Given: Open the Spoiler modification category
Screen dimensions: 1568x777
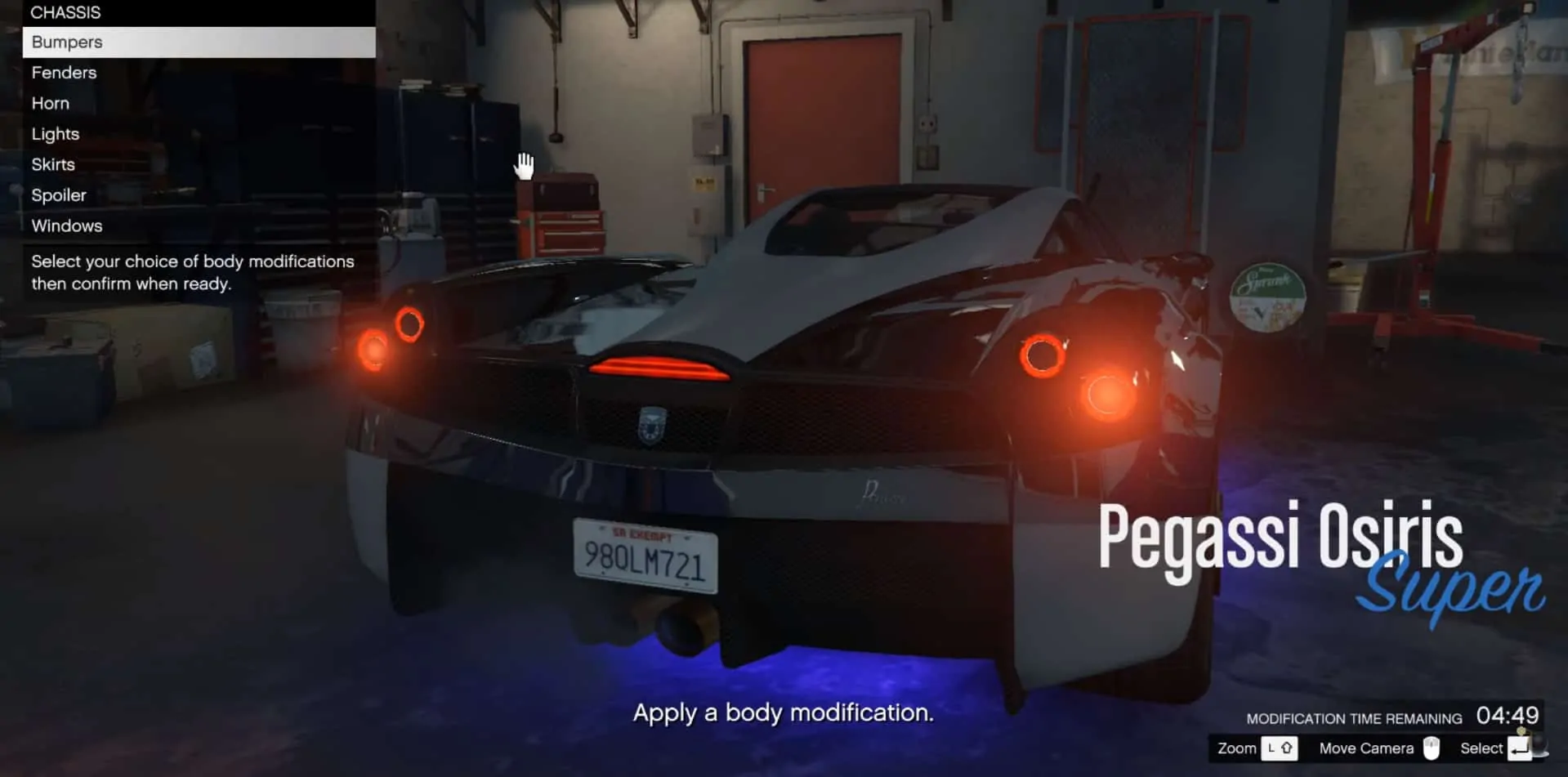Looking at the screenshot, I should (x=58, y=194).
